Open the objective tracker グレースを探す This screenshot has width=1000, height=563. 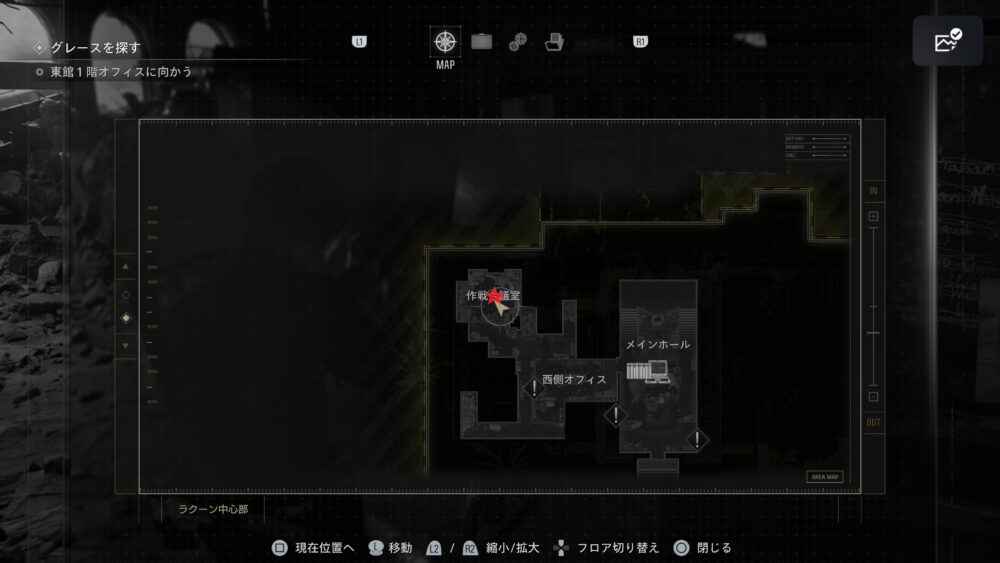click(x=95, y=47)
